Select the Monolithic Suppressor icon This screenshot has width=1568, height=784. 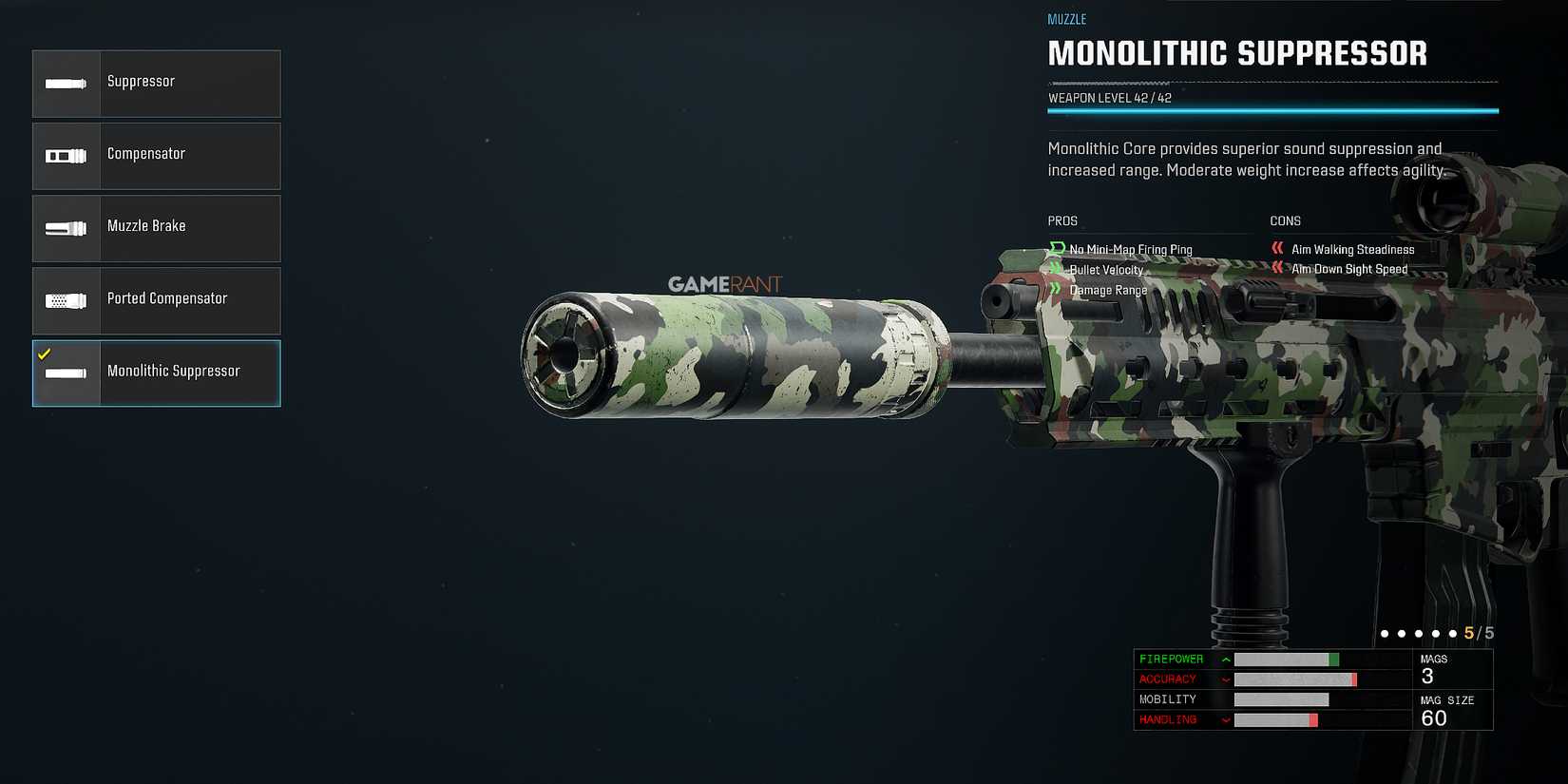pyautogui.click(x=66, y=373)
